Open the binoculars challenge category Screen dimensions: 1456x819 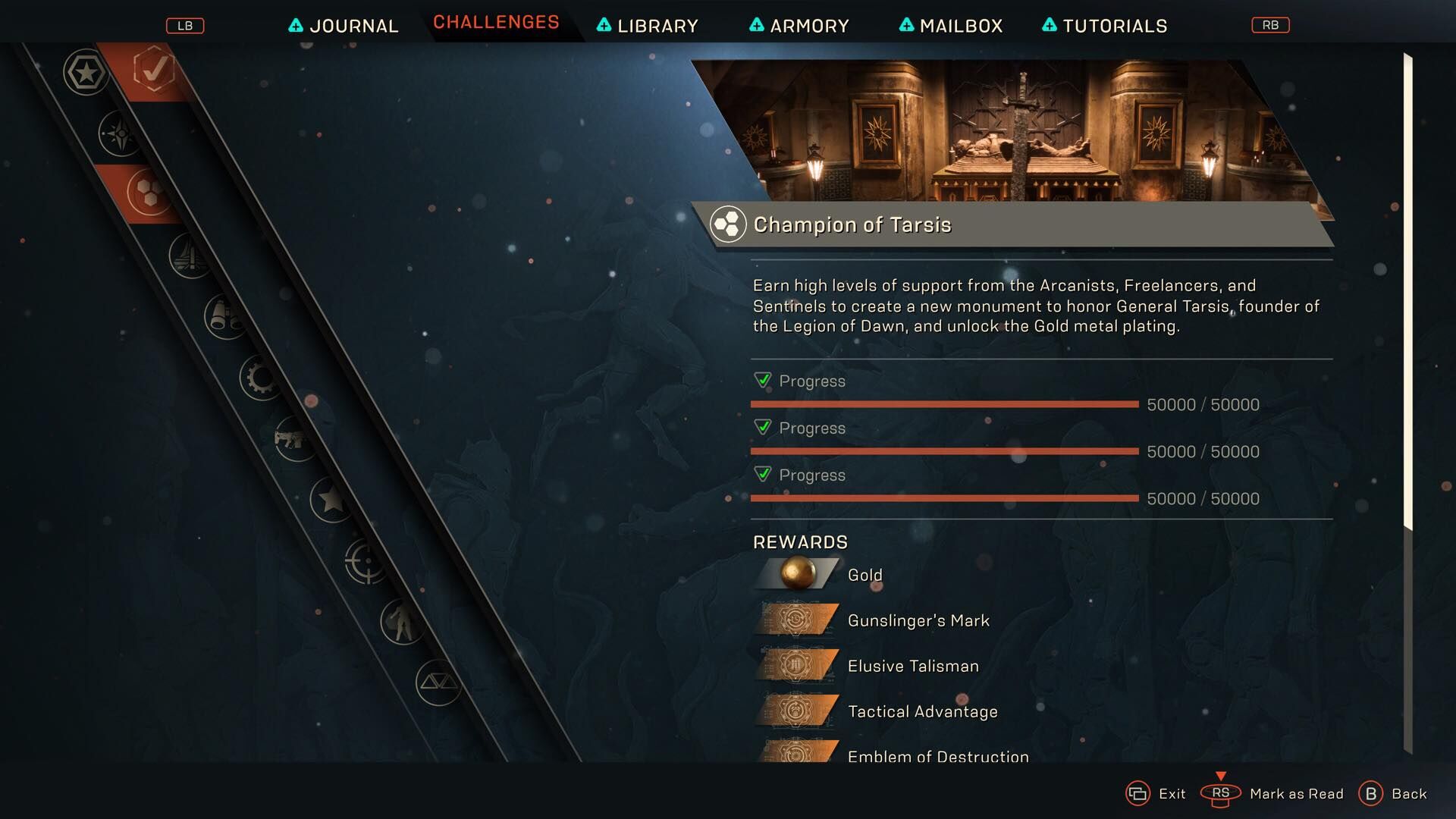coord(225,316)
